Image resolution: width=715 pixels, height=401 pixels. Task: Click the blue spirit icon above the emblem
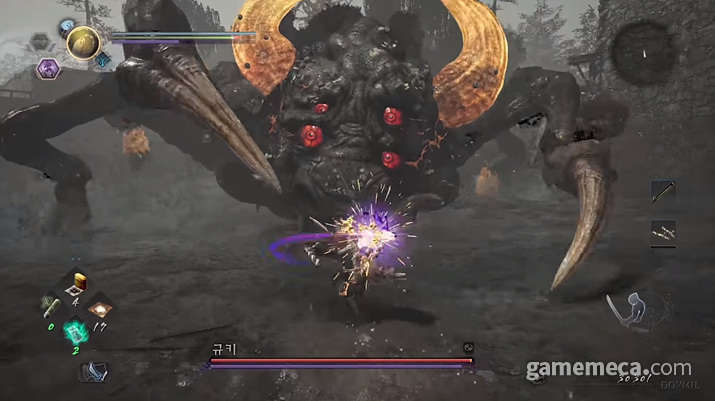[x=67, y=26]
